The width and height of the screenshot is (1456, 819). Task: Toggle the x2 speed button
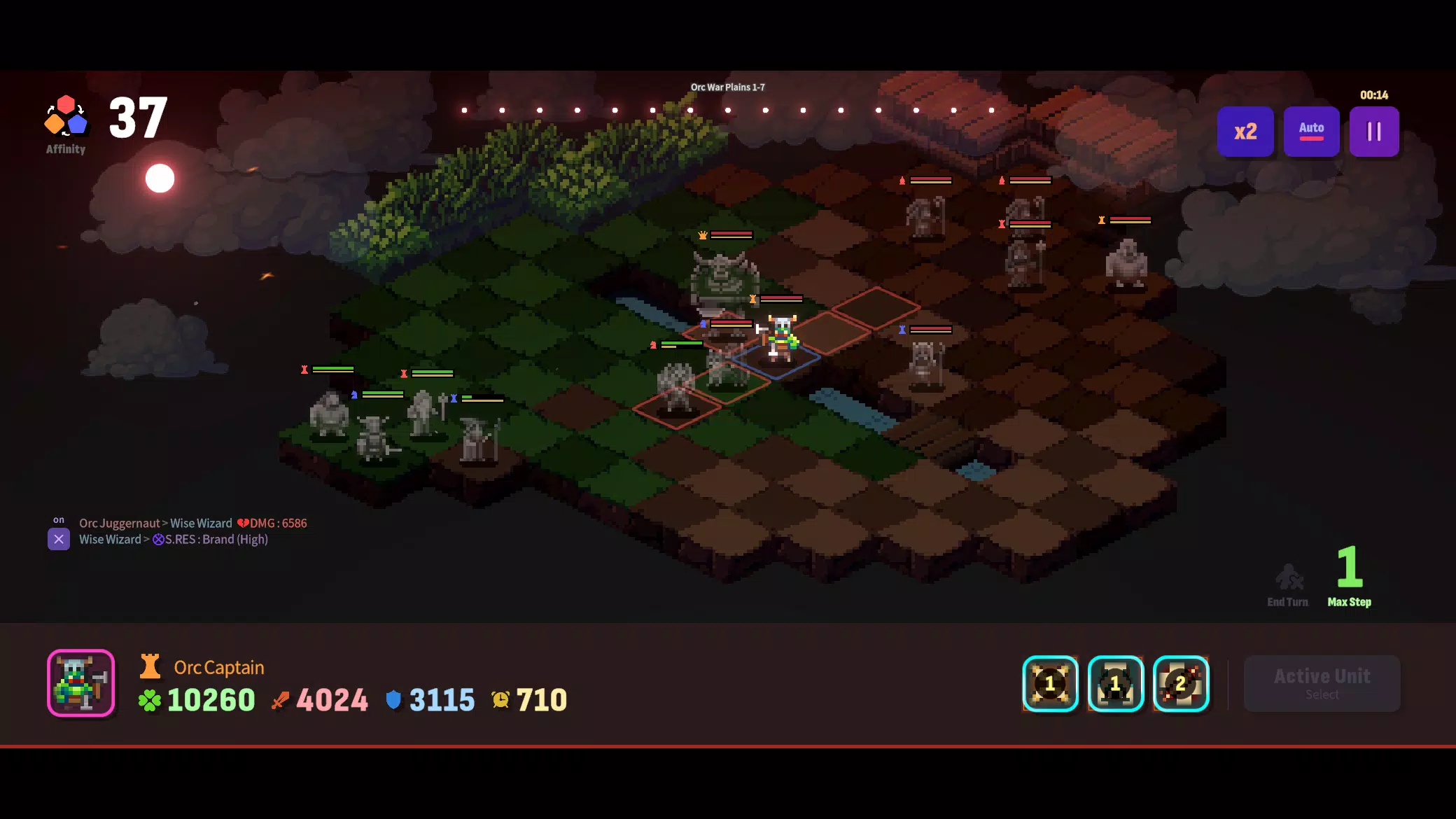click(x=1245, y=131)
